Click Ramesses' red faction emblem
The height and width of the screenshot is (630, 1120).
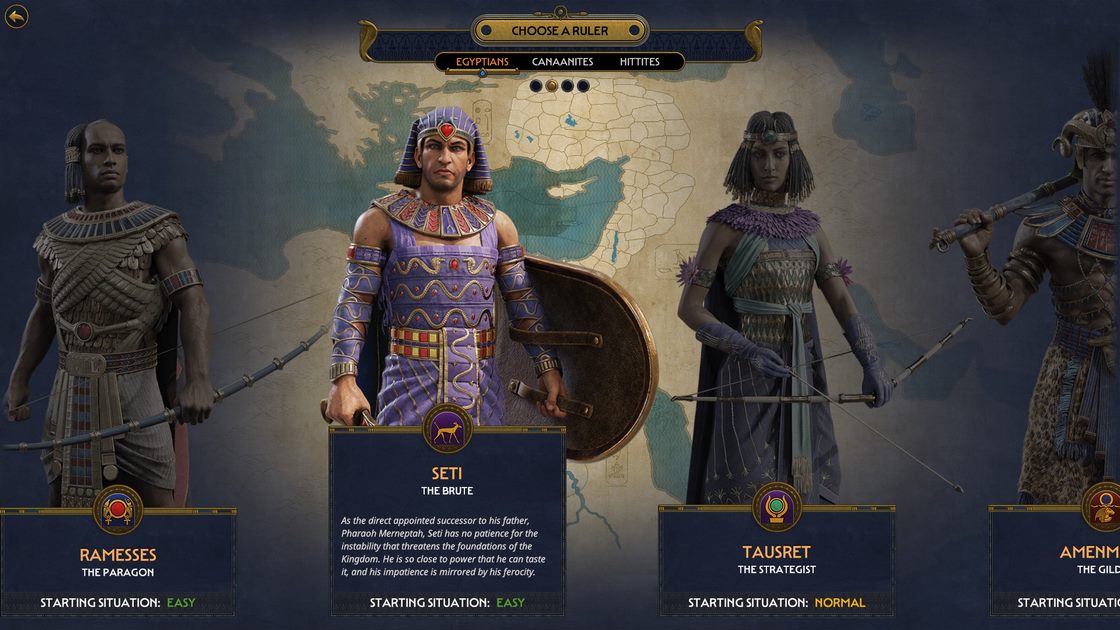coord(118,509)
